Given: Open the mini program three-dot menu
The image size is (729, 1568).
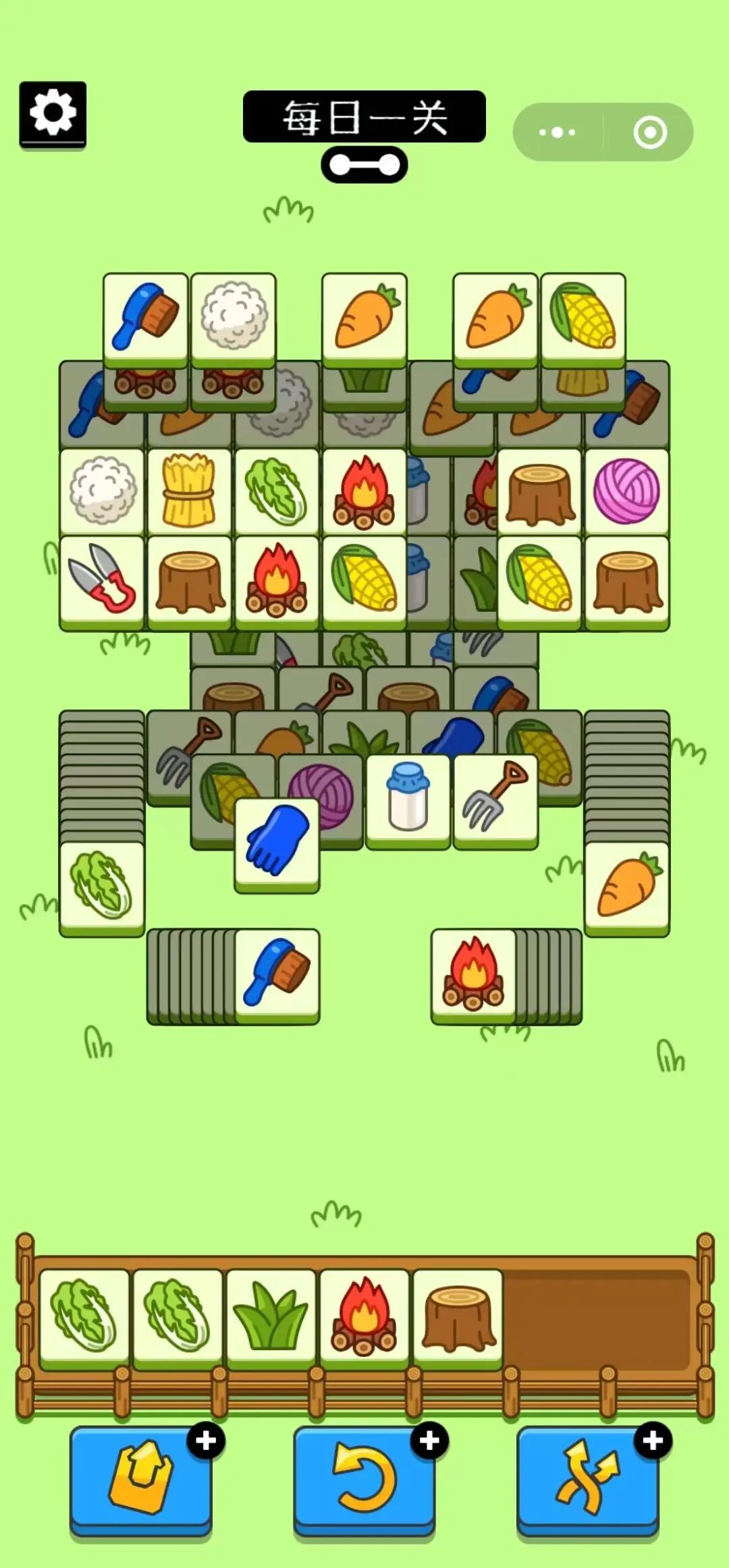Looking at the screenshot, I should click(x=558, y=132).
